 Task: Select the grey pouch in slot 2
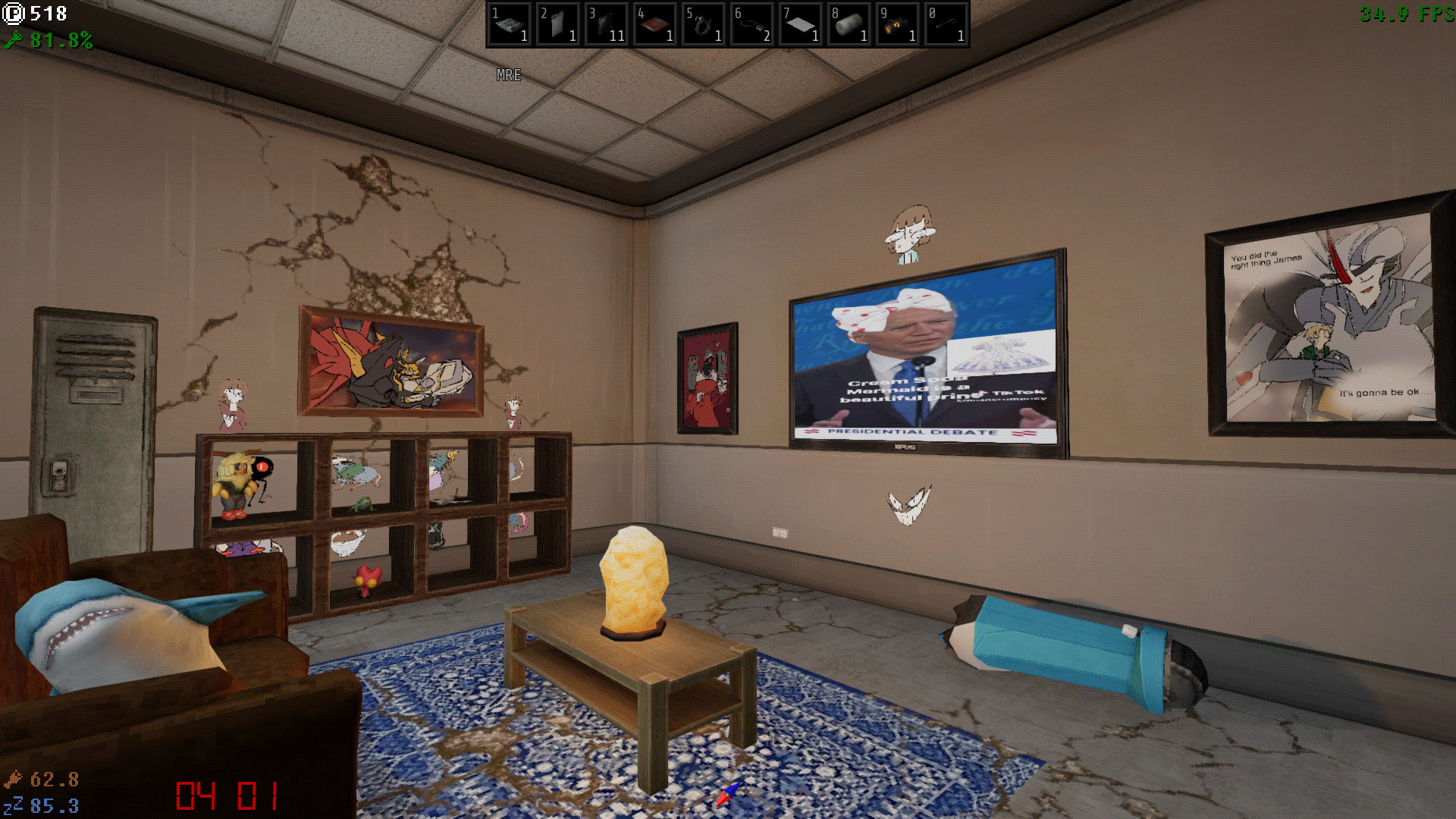tap(558, 24)
